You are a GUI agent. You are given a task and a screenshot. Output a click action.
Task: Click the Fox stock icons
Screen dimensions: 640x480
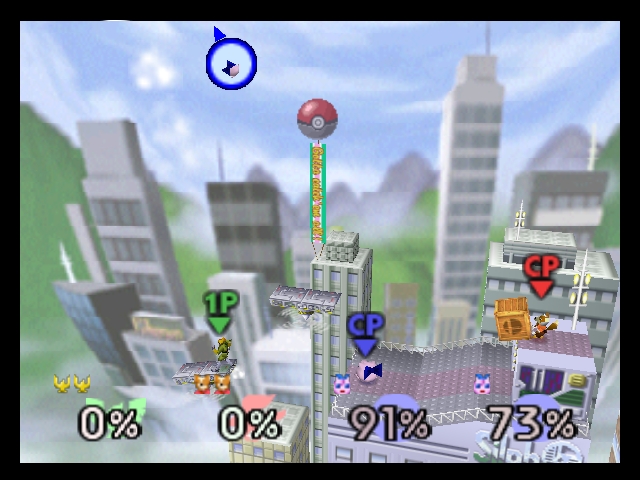[x=210, y=384]
